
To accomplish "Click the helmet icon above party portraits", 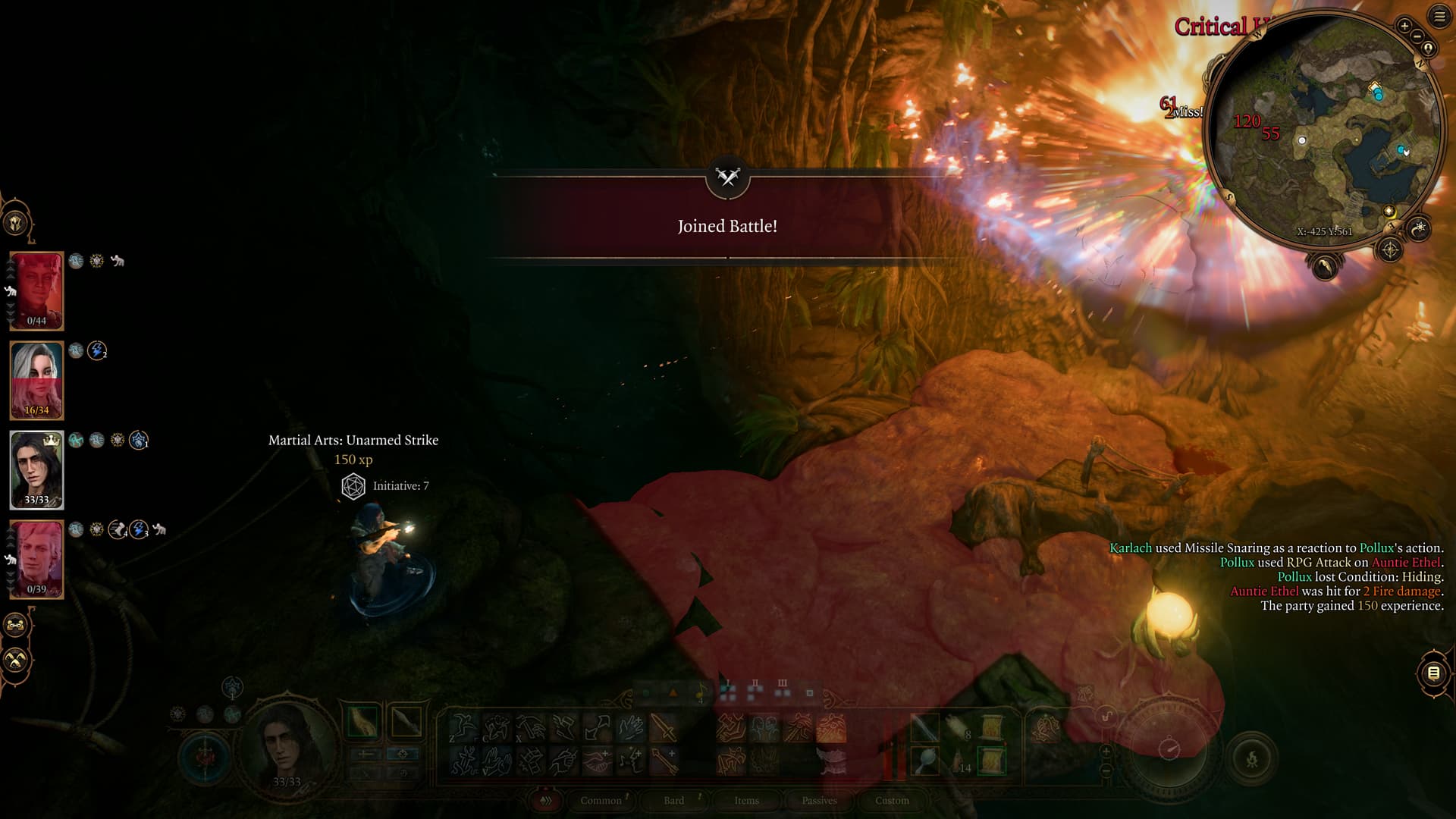I will click(x=16, y=224).
